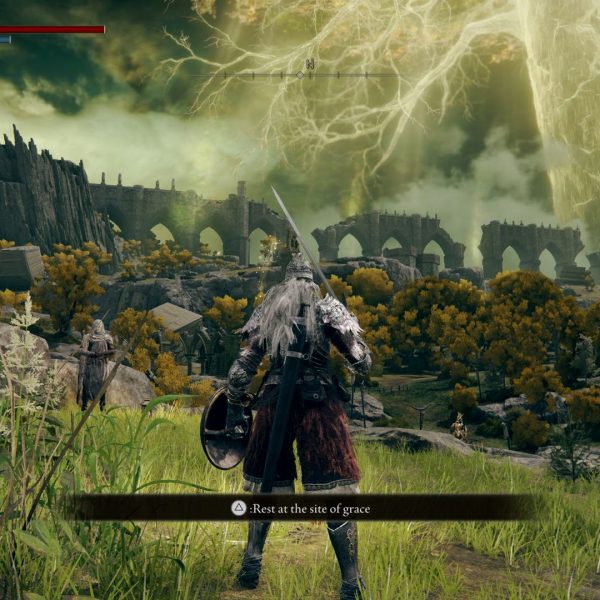The height and width of the screenshot is (600, 600).
Task: Click the compass bar at the top
Action: point(299,73)
